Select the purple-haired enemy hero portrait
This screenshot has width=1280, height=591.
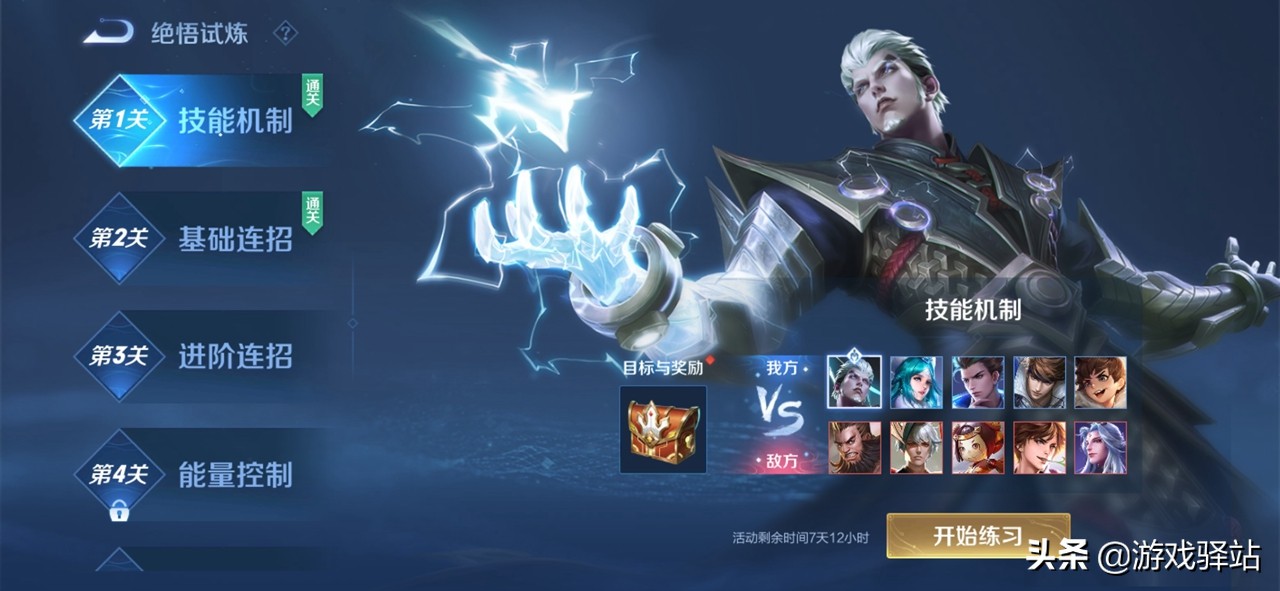(1100, 447)
